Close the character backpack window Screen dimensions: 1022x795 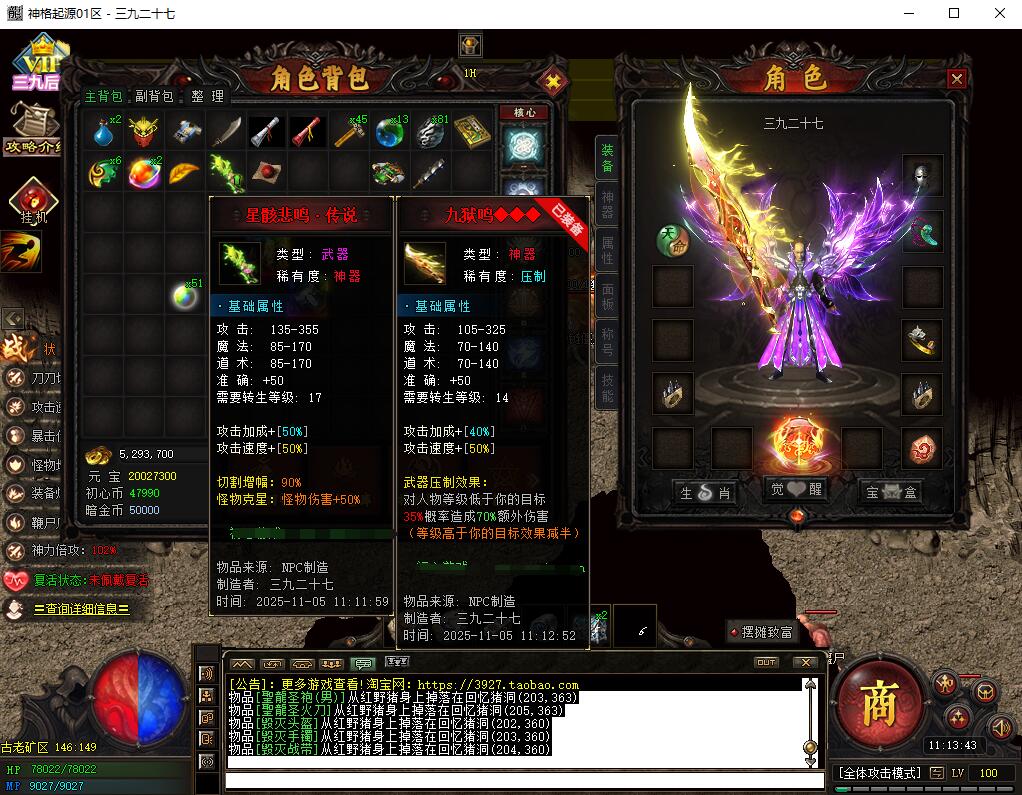coord(552,81)
